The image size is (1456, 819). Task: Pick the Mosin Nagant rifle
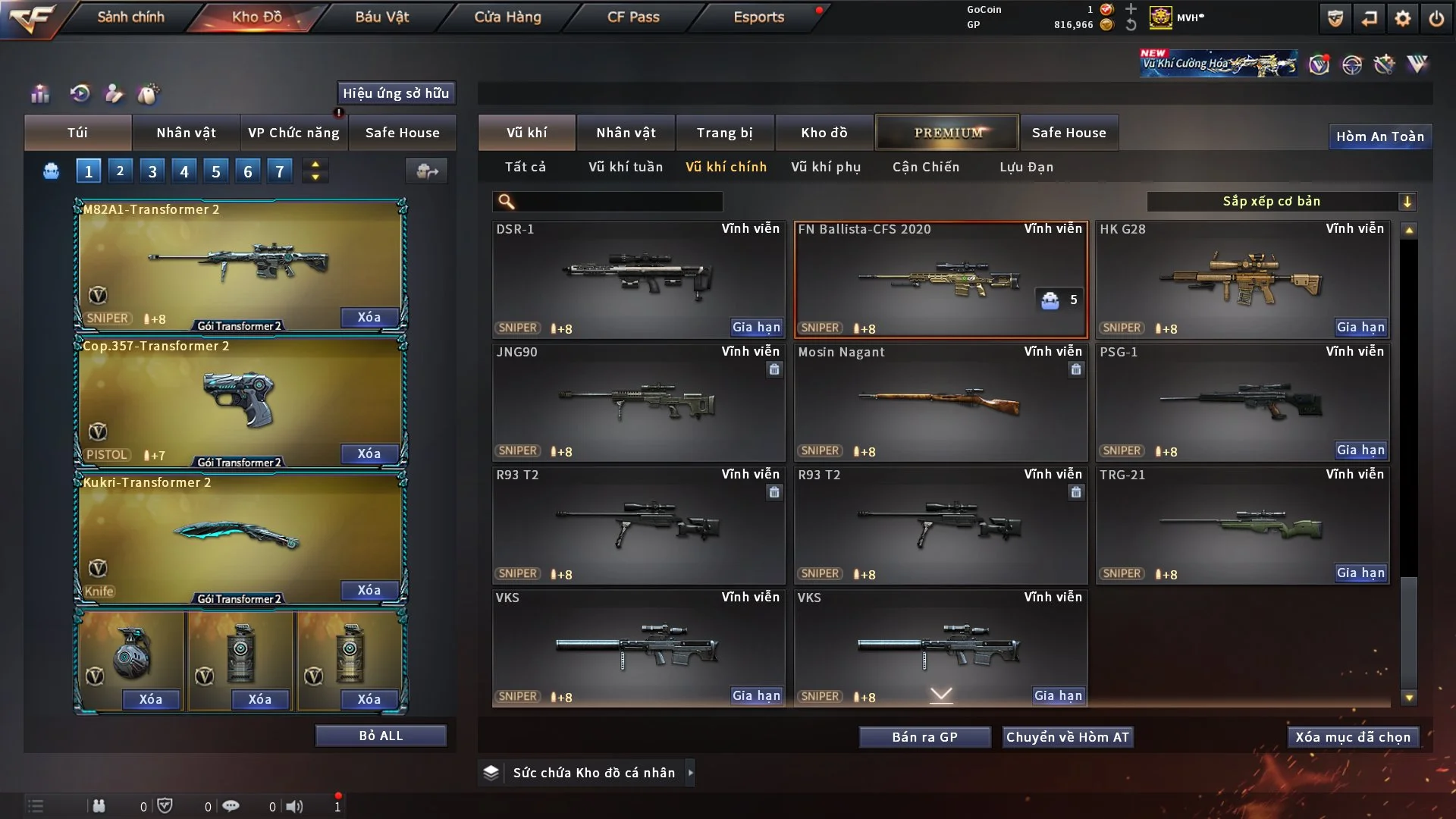(940, 402)
